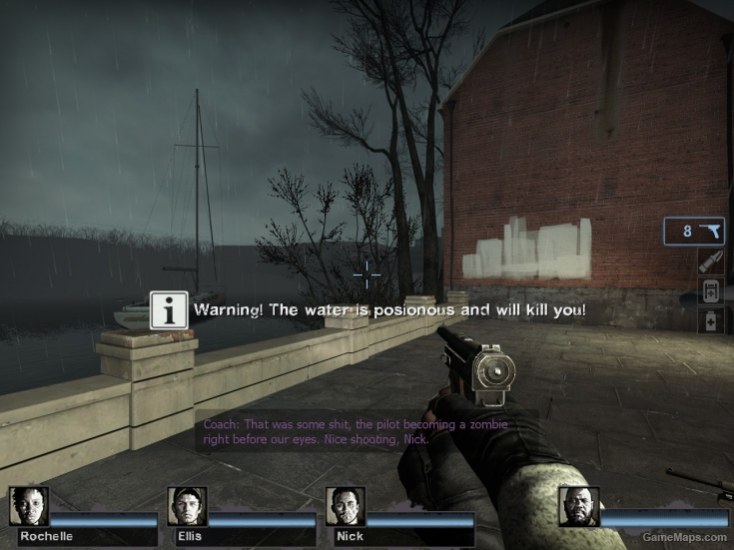
Task: Select the pistol weapon slot
Action: click(x=695, y=231)
